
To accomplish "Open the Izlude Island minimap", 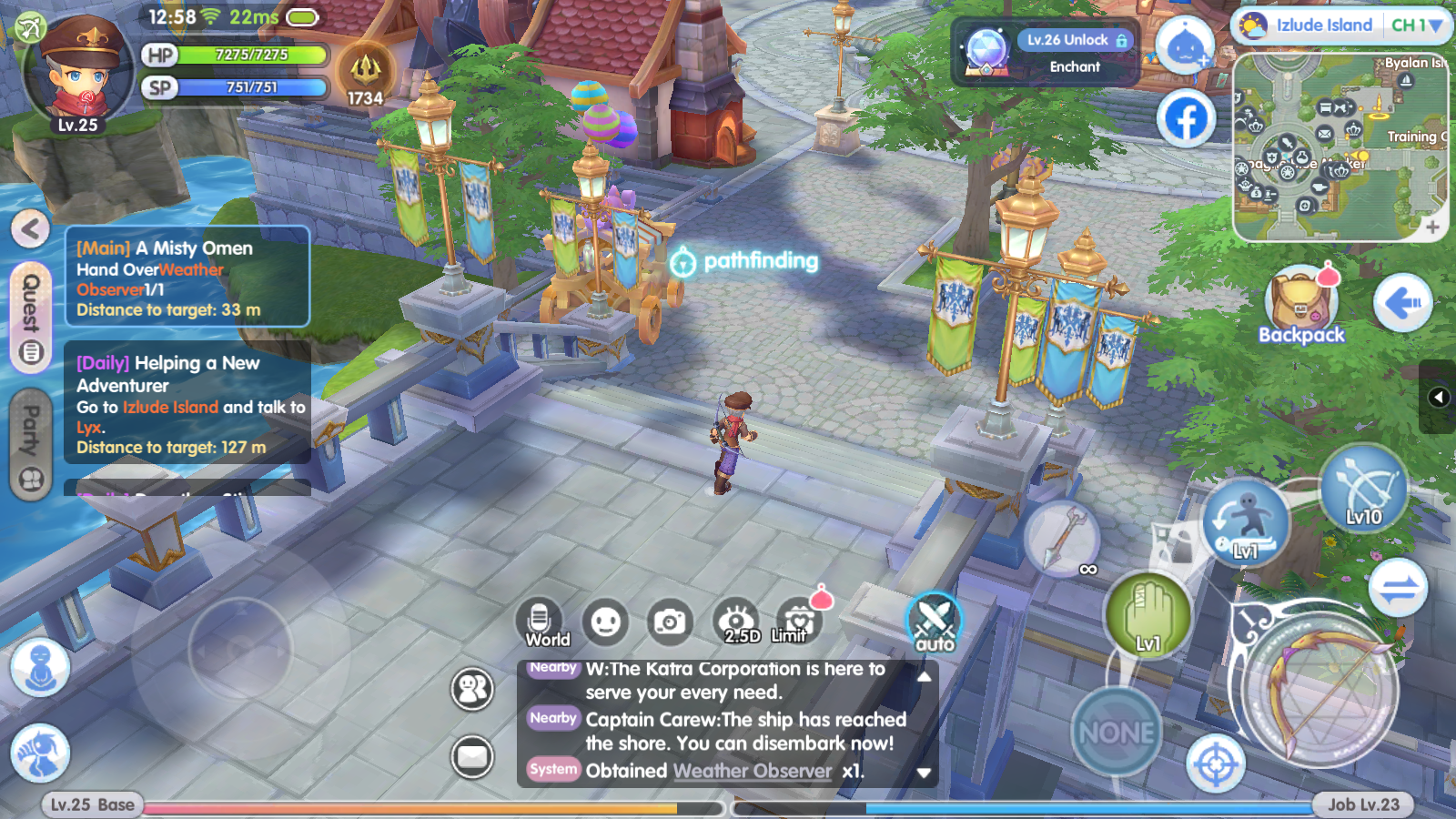I will 1339,147.
